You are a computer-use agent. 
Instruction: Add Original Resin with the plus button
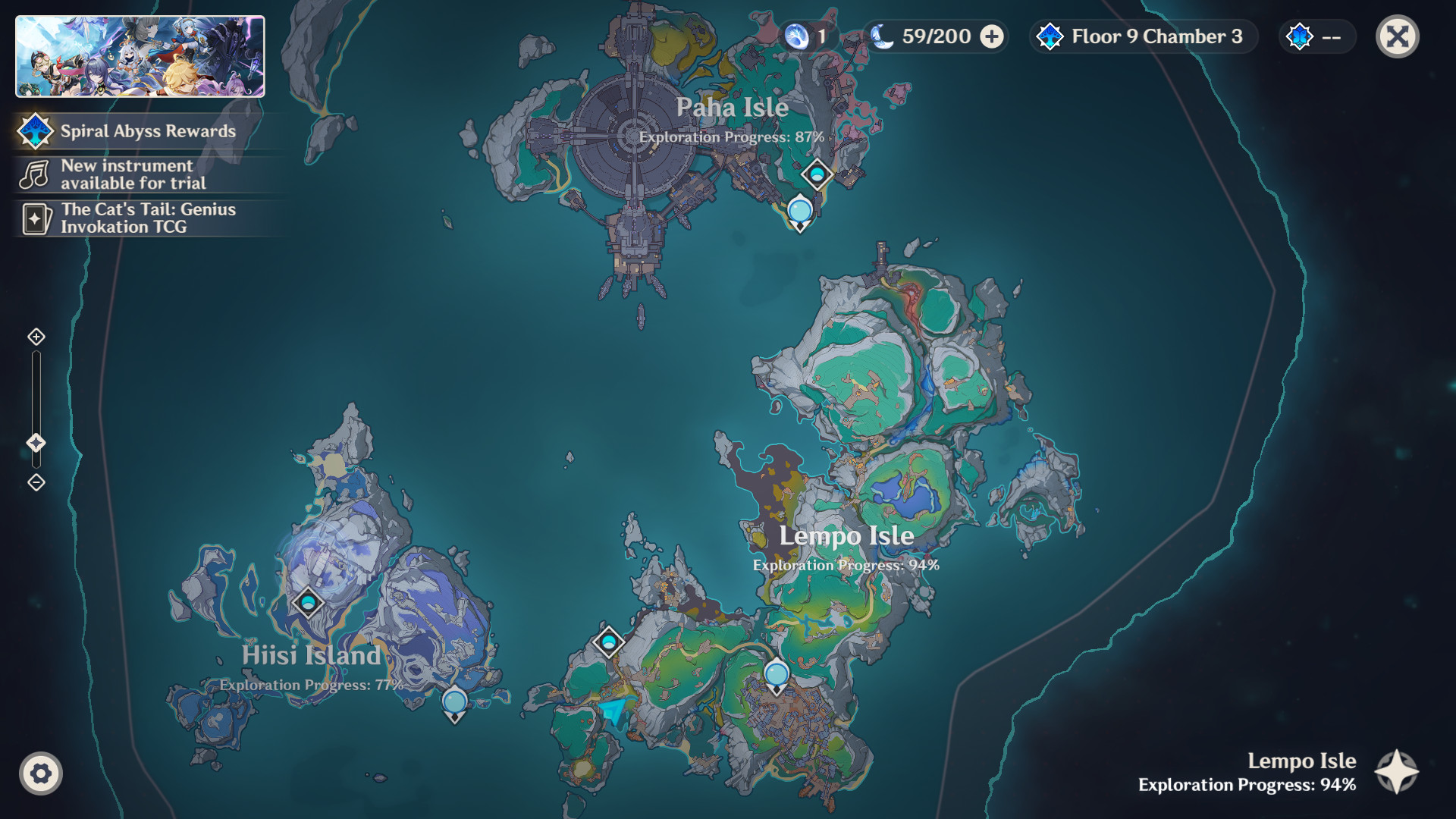click(x=992, y=36)
